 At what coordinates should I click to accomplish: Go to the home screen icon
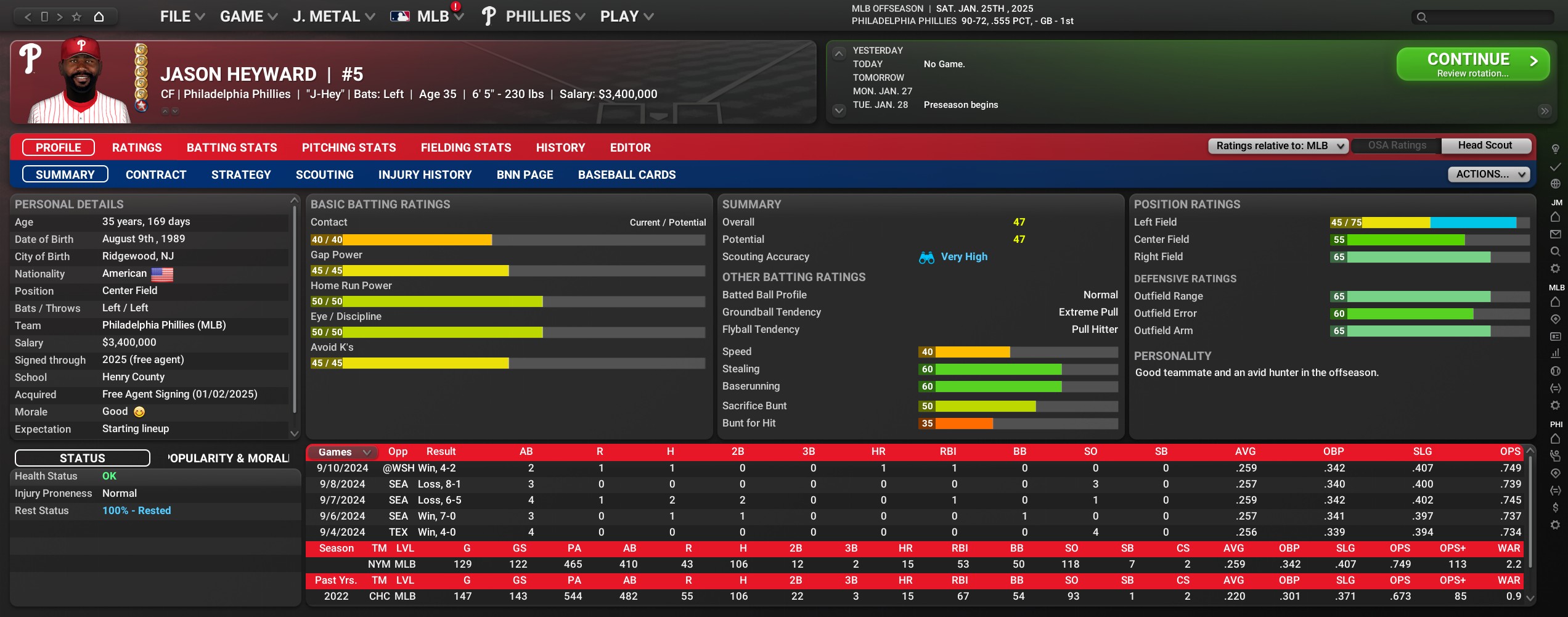pos(99,17)
